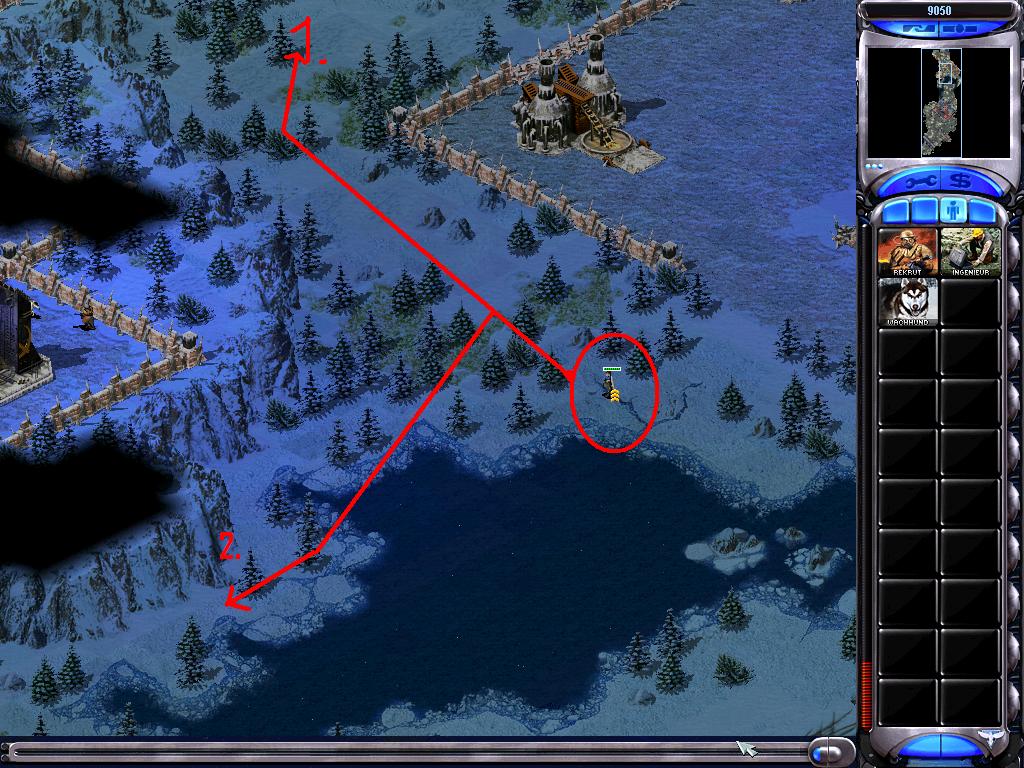Build a Wachhund attack dog

tap(907, 301)
